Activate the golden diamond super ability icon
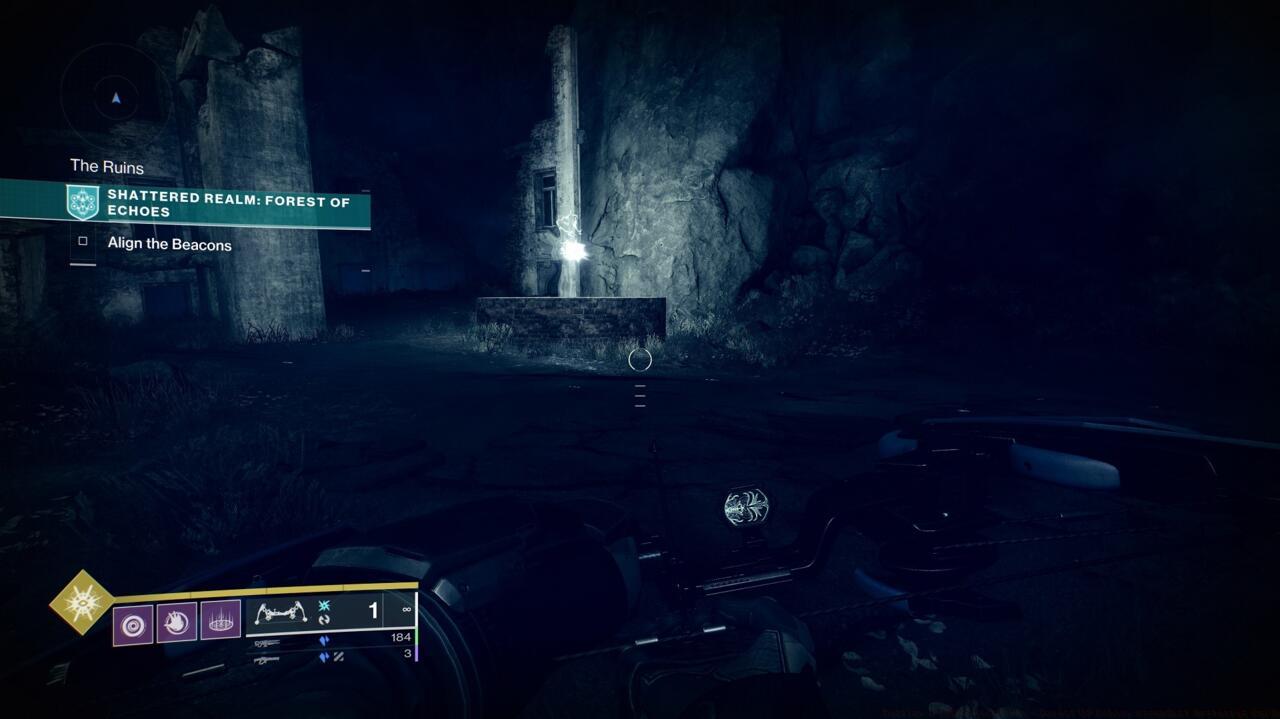 point(82,602)
